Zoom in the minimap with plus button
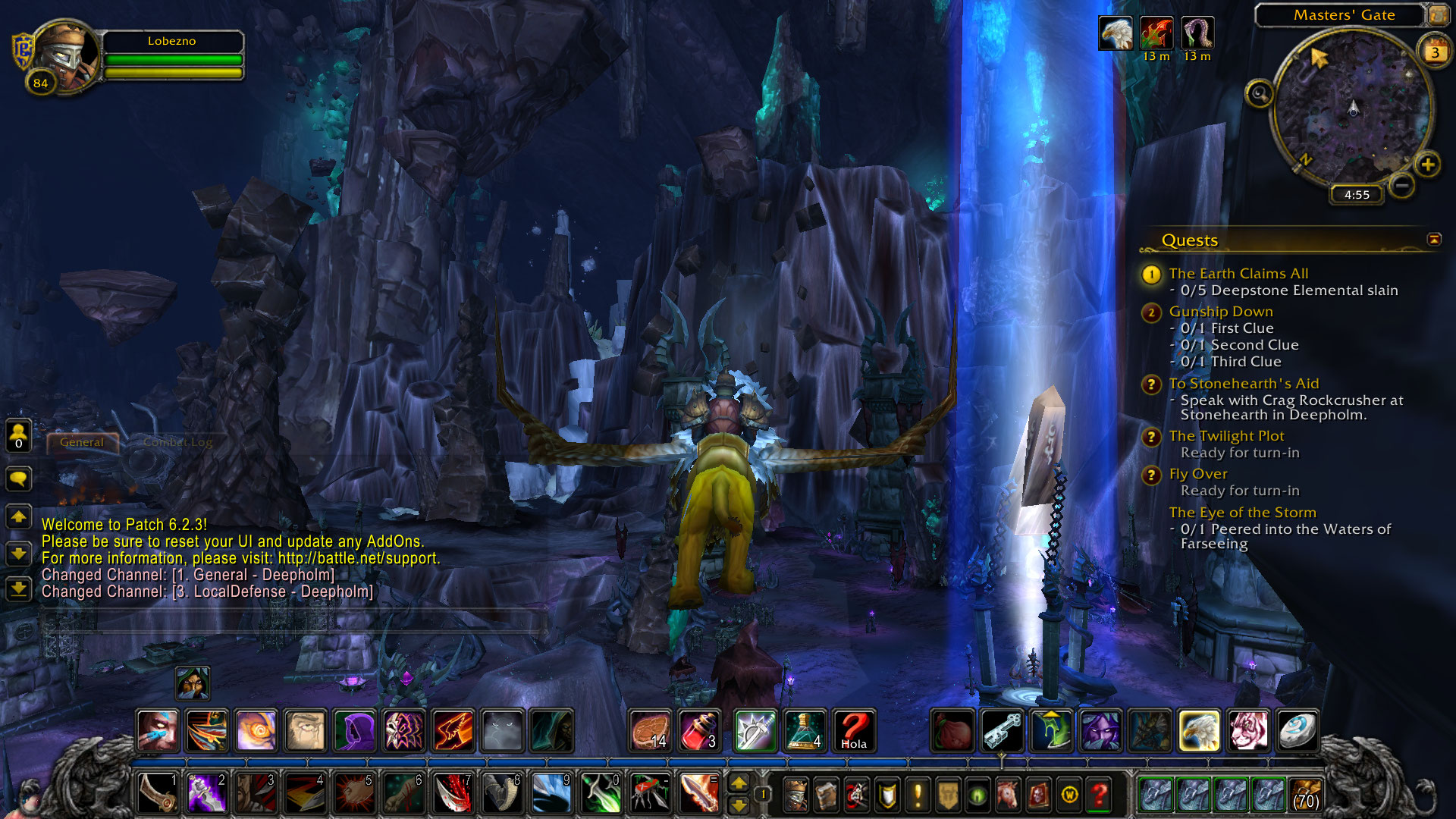 click(x=1427, y=165)
